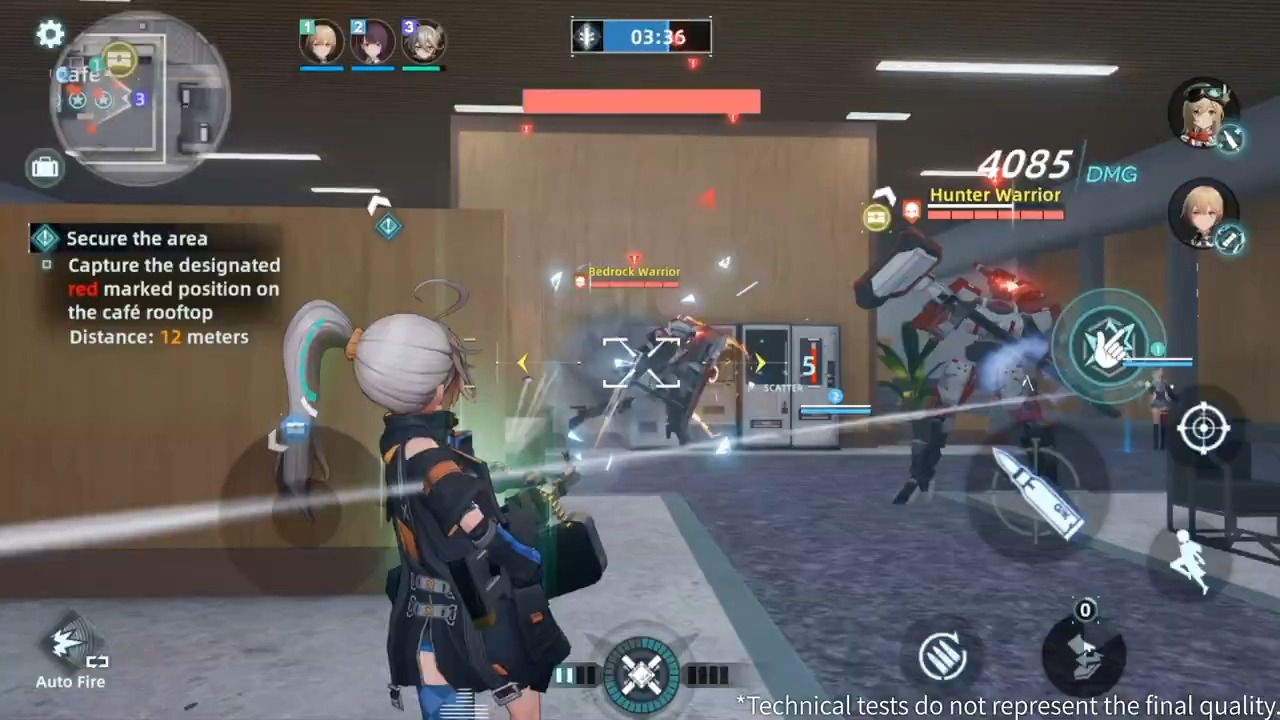Screen dimensions: 1280x720
Task: Select the shield icon next to the timer
Action: (588, 36)
